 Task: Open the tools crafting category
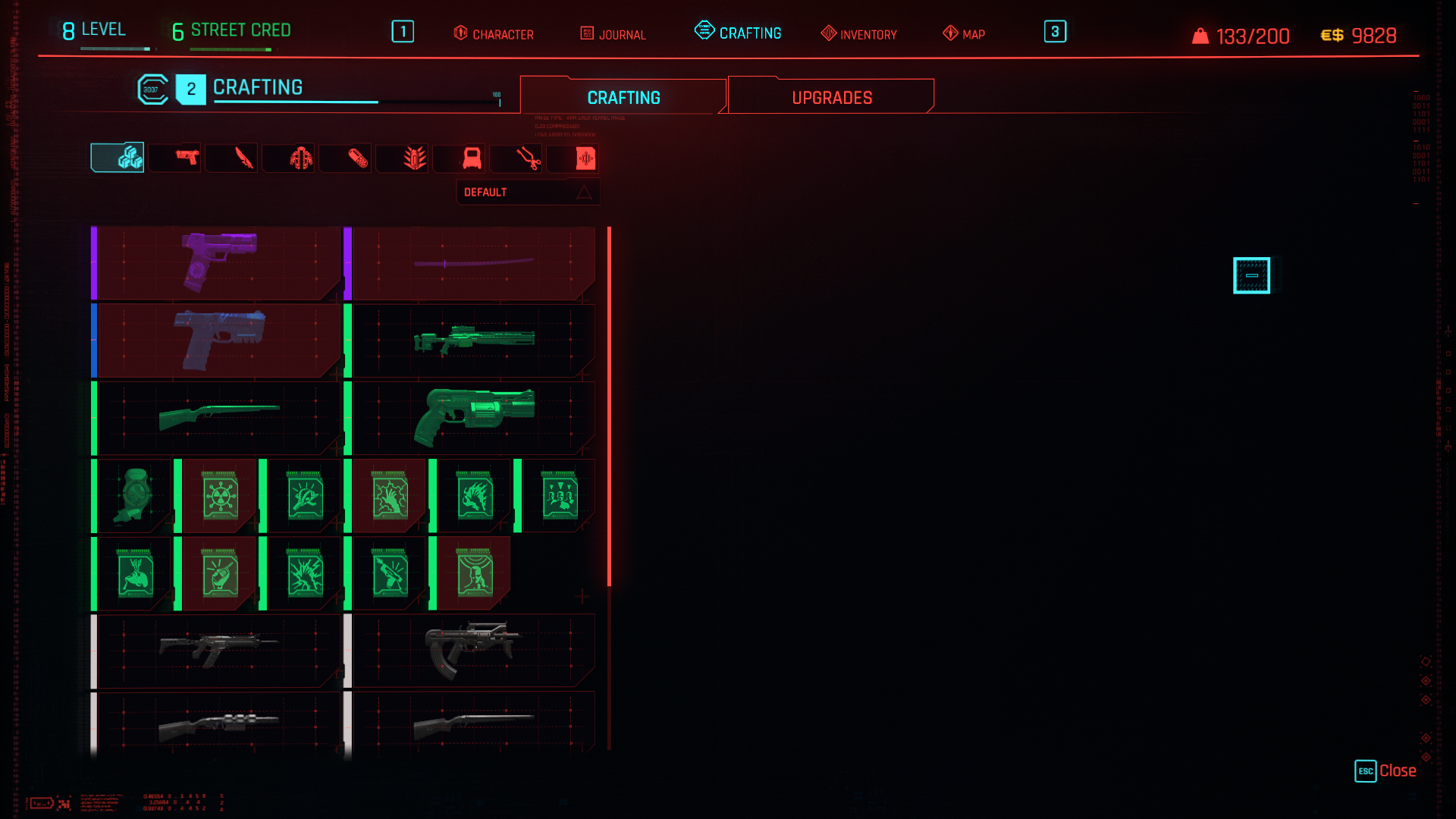(x=516, y=158)
